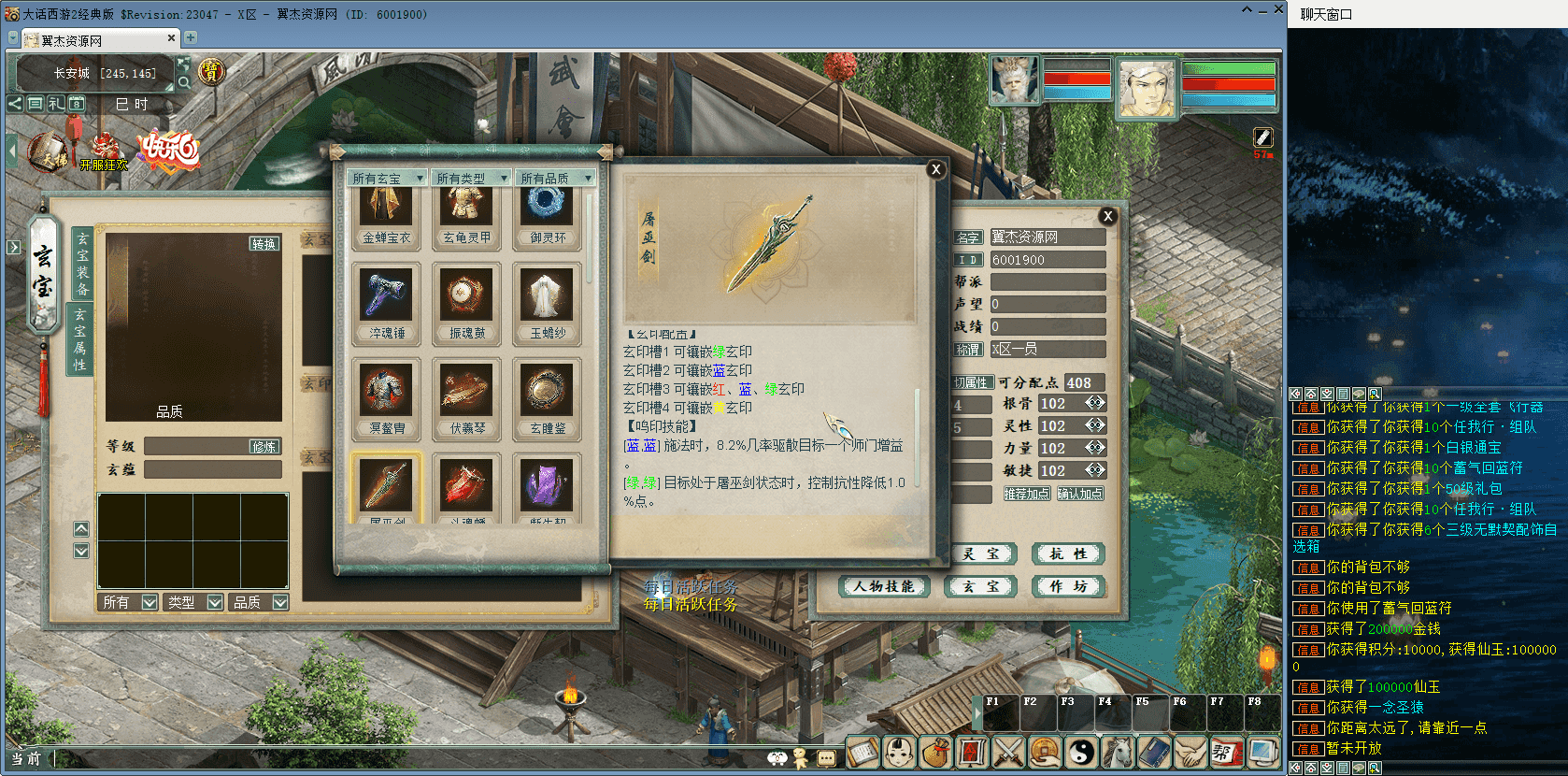Open the 所有品质 filter dropdown
The image size is (1568, 776).
[x=556, y=178]
